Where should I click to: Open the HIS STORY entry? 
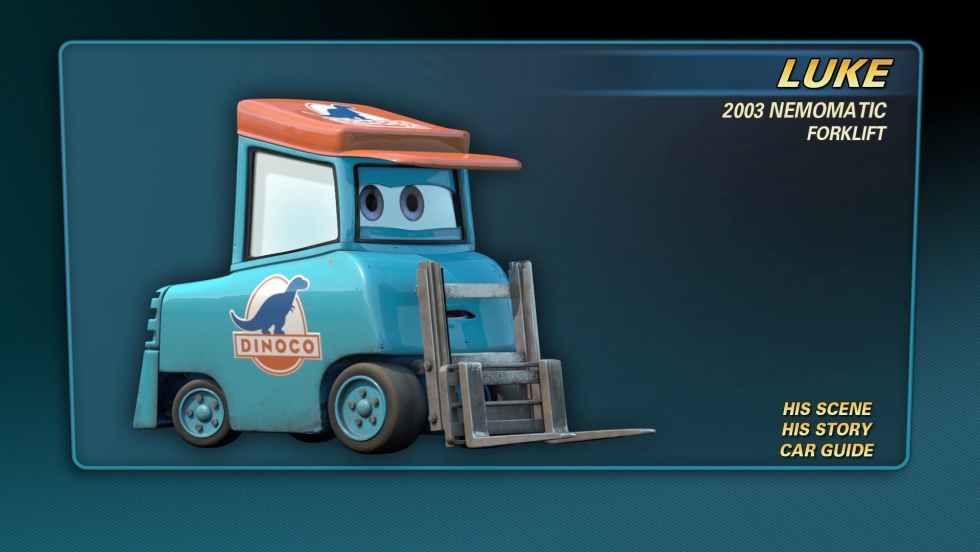(x=827, y=429)
